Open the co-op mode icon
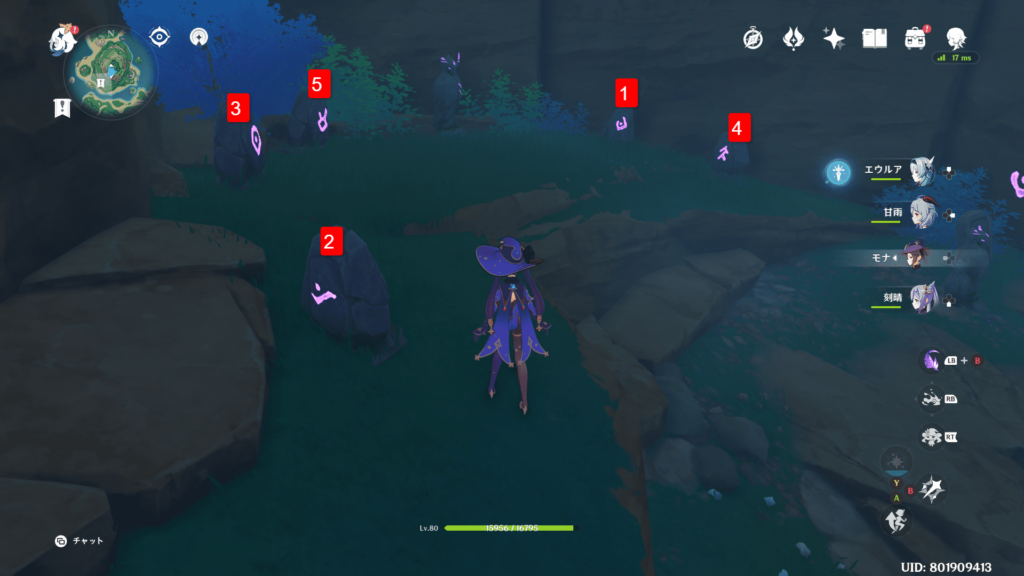The width and height of the screenshot is (1024, 576). click(x=198, y=38)
